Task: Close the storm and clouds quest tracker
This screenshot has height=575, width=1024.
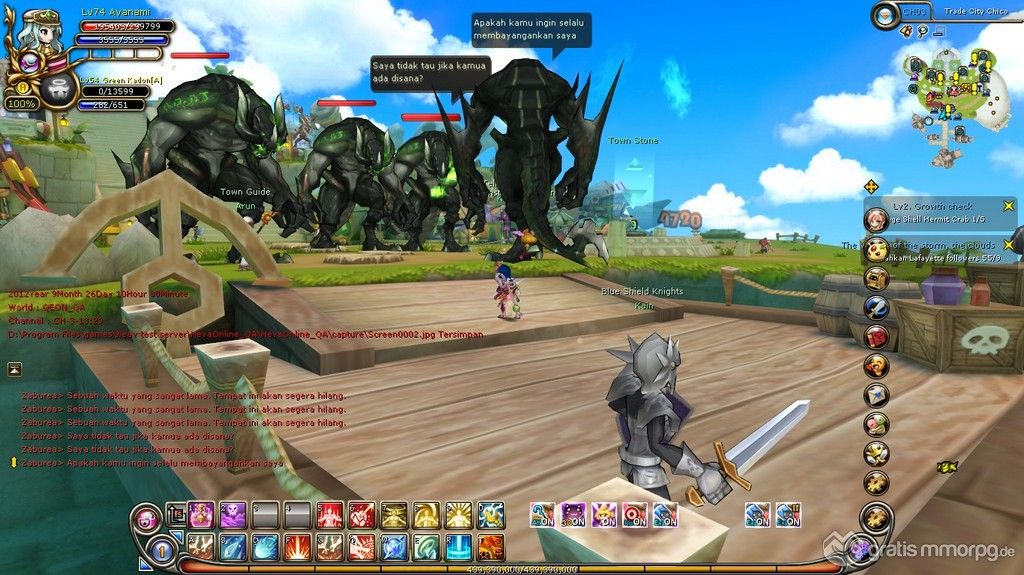Action: (1009, 244)
